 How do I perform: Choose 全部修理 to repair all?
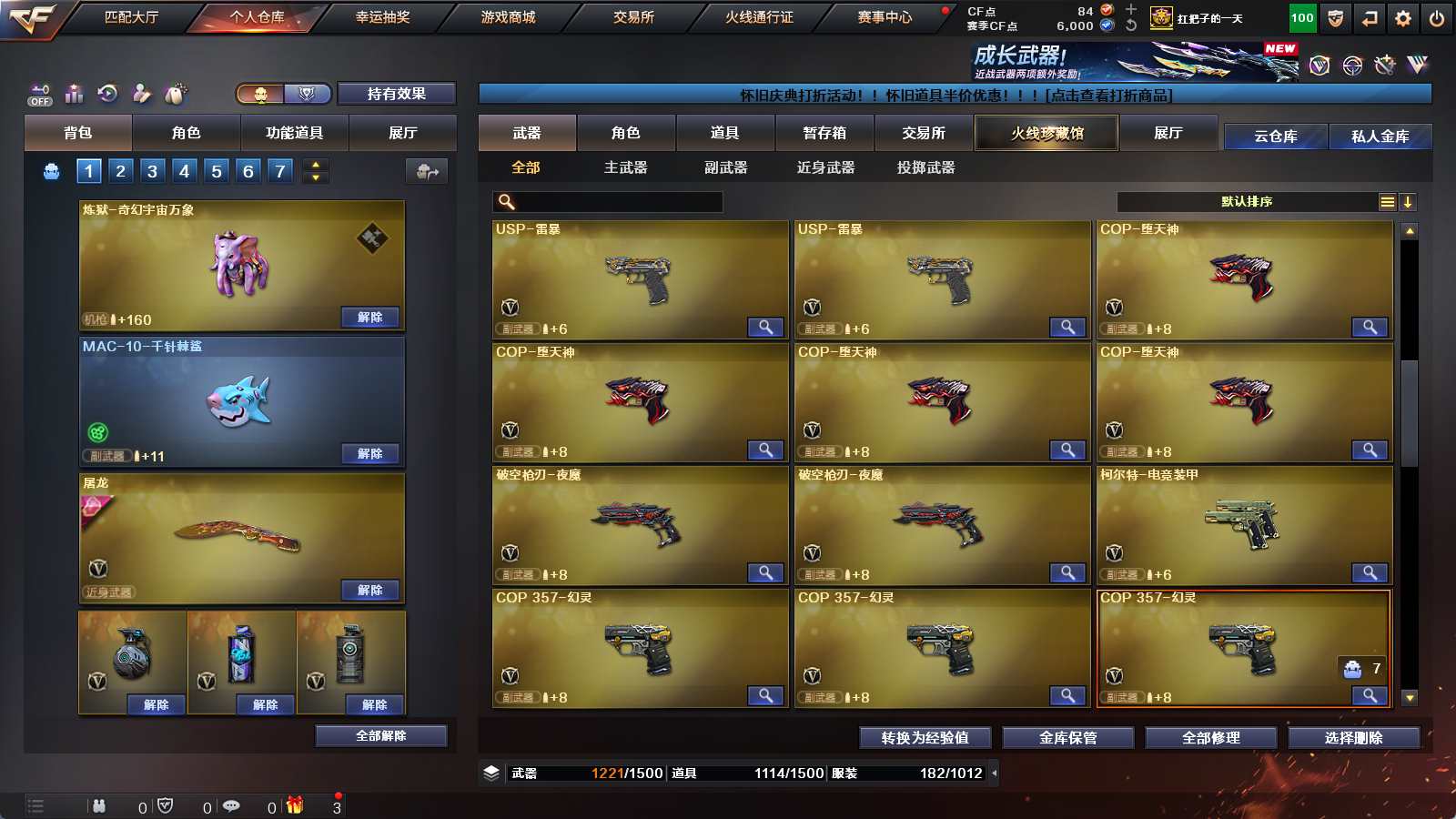click(1210, 738)
